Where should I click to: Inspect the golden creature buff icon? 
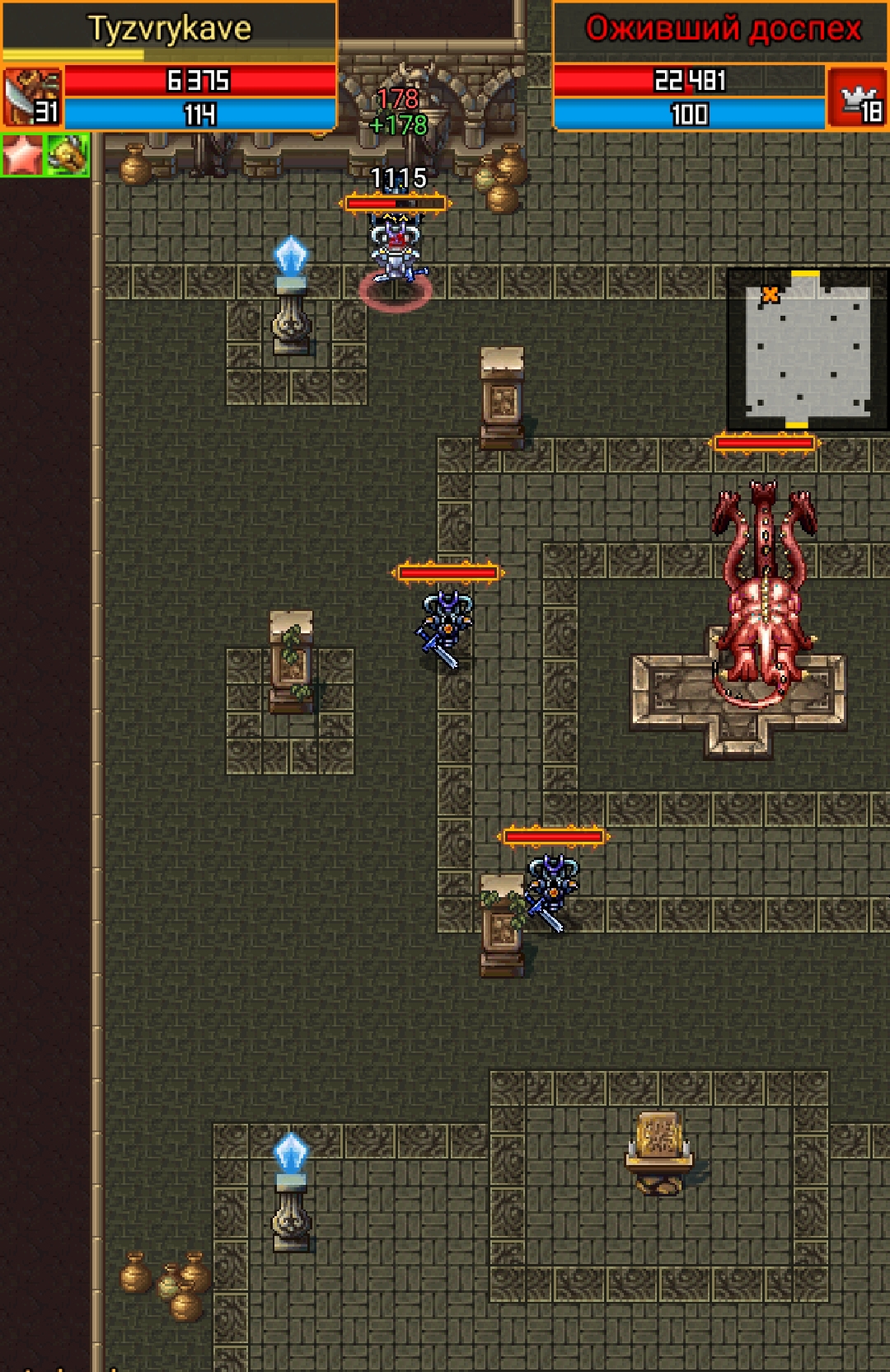(68, 155)
